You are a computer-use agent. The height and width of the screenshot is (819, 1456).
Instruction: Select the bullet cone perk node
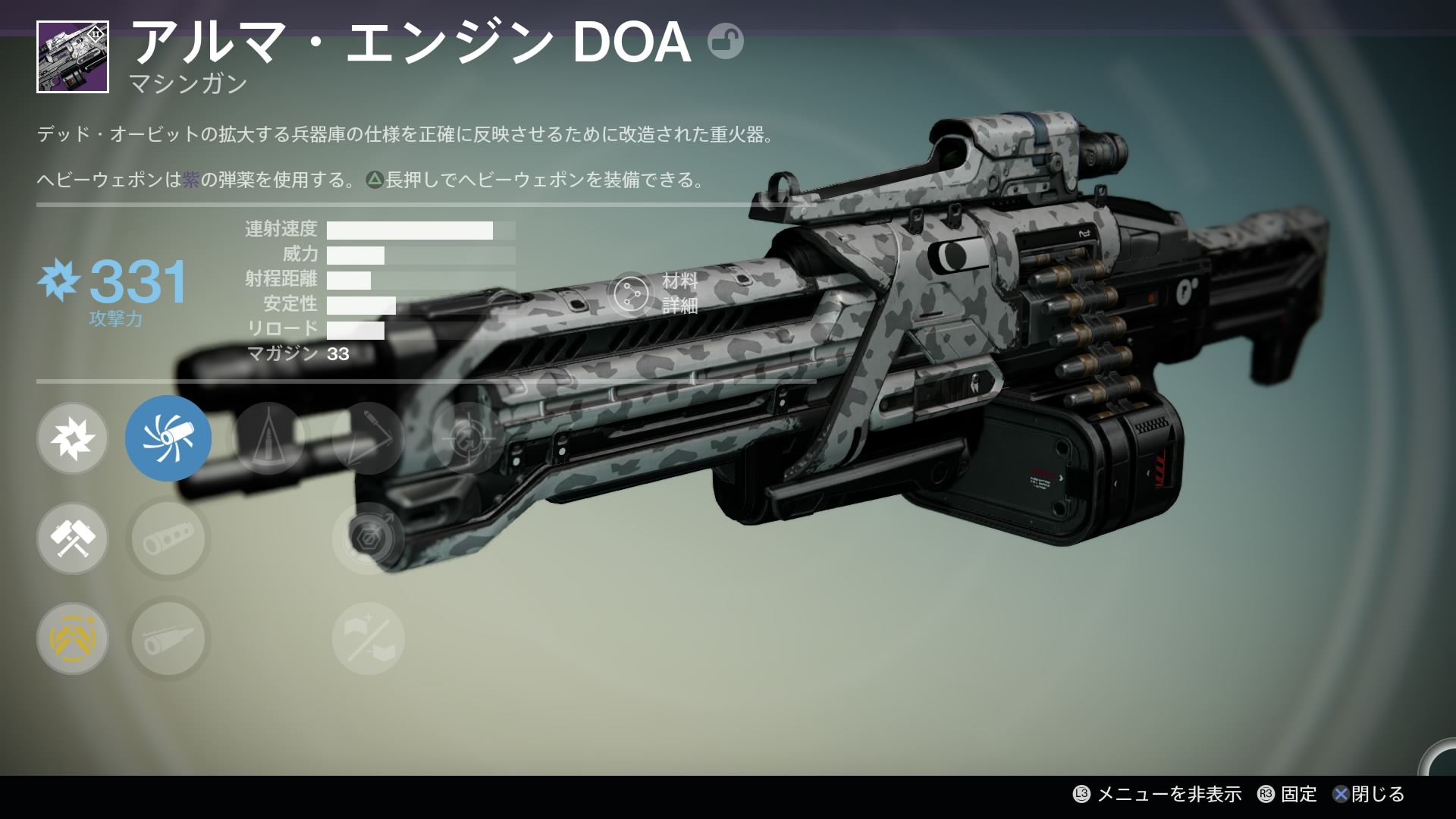pyautogui.click(x=268, y=438)
